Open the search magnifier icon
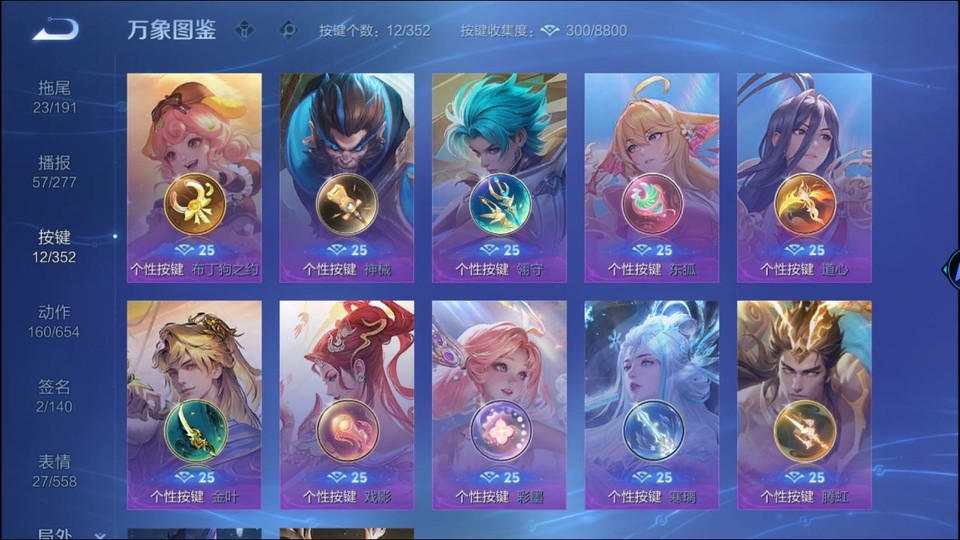The image size is (960, 540). (x=288, y=30)
